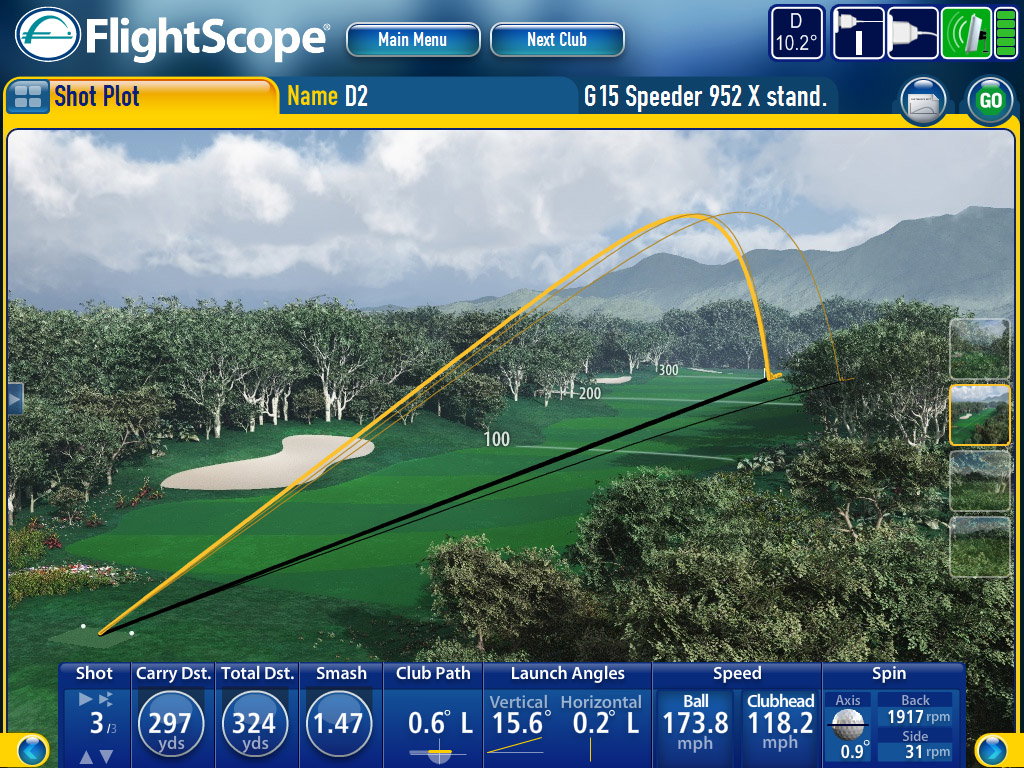This screenshot has height=768, width=1024.
Task: Click the D 10.2° club loft box
Action: (797, 33)
